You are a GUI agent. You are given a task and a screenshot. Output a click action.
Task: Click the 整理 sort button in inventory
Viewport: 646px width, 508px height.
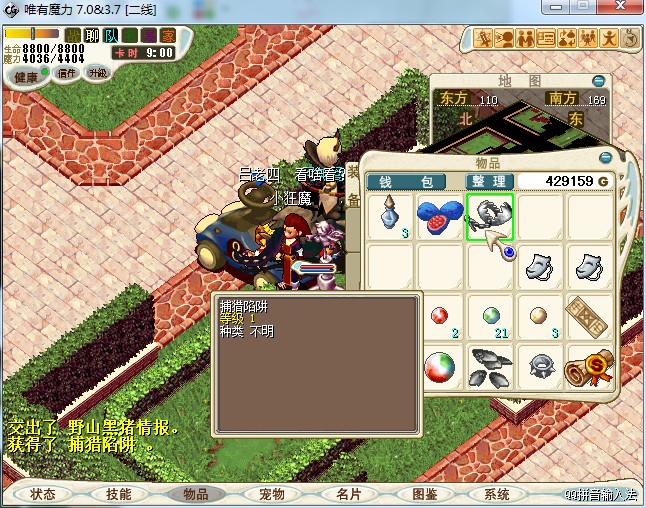488,181
